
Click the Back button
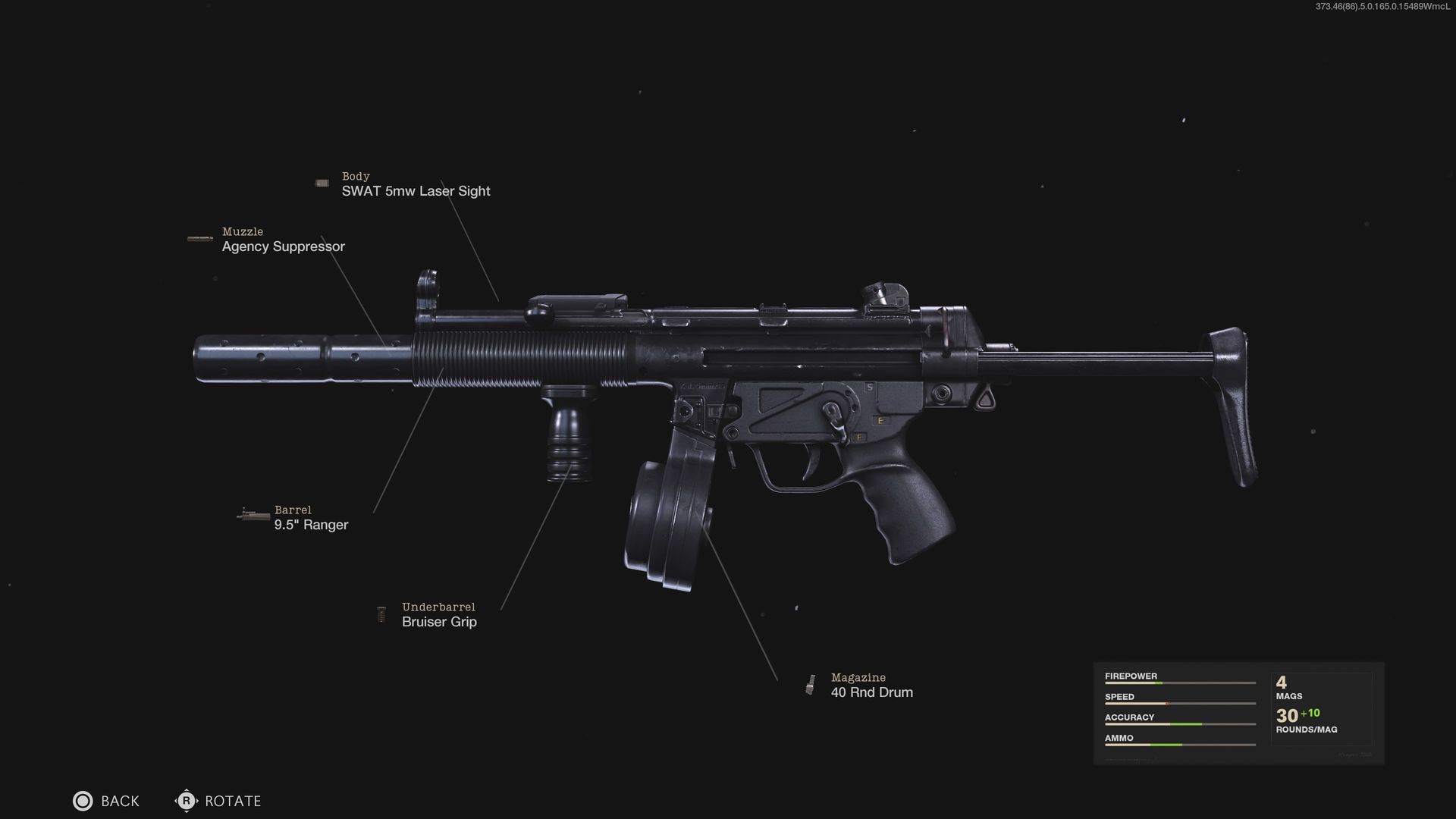[x=106, y=801]
